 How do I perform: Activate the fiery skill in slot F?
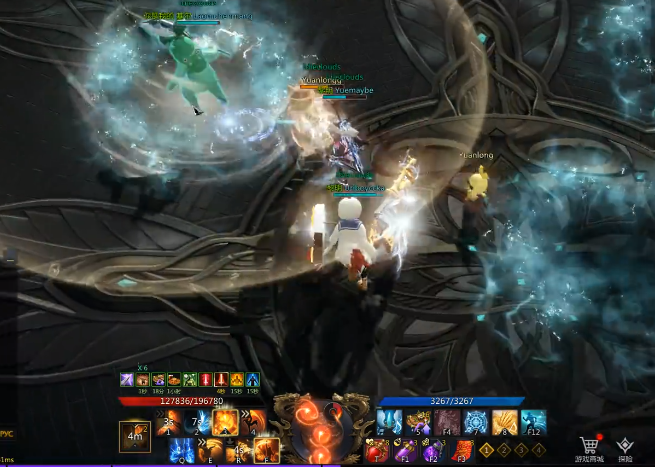point(266,451)
